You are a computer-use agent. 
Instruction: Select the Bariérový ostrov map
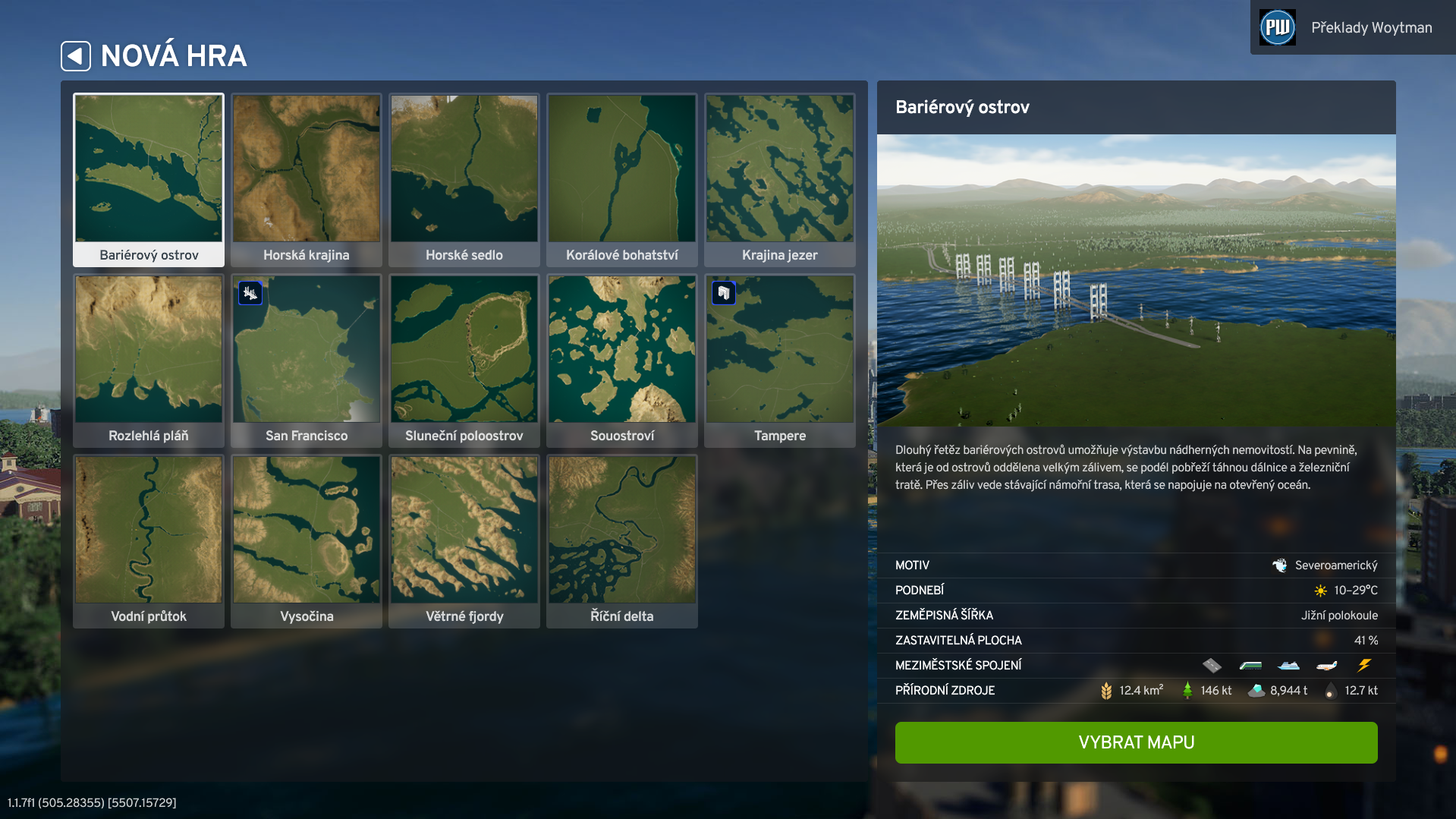[149, 179]
